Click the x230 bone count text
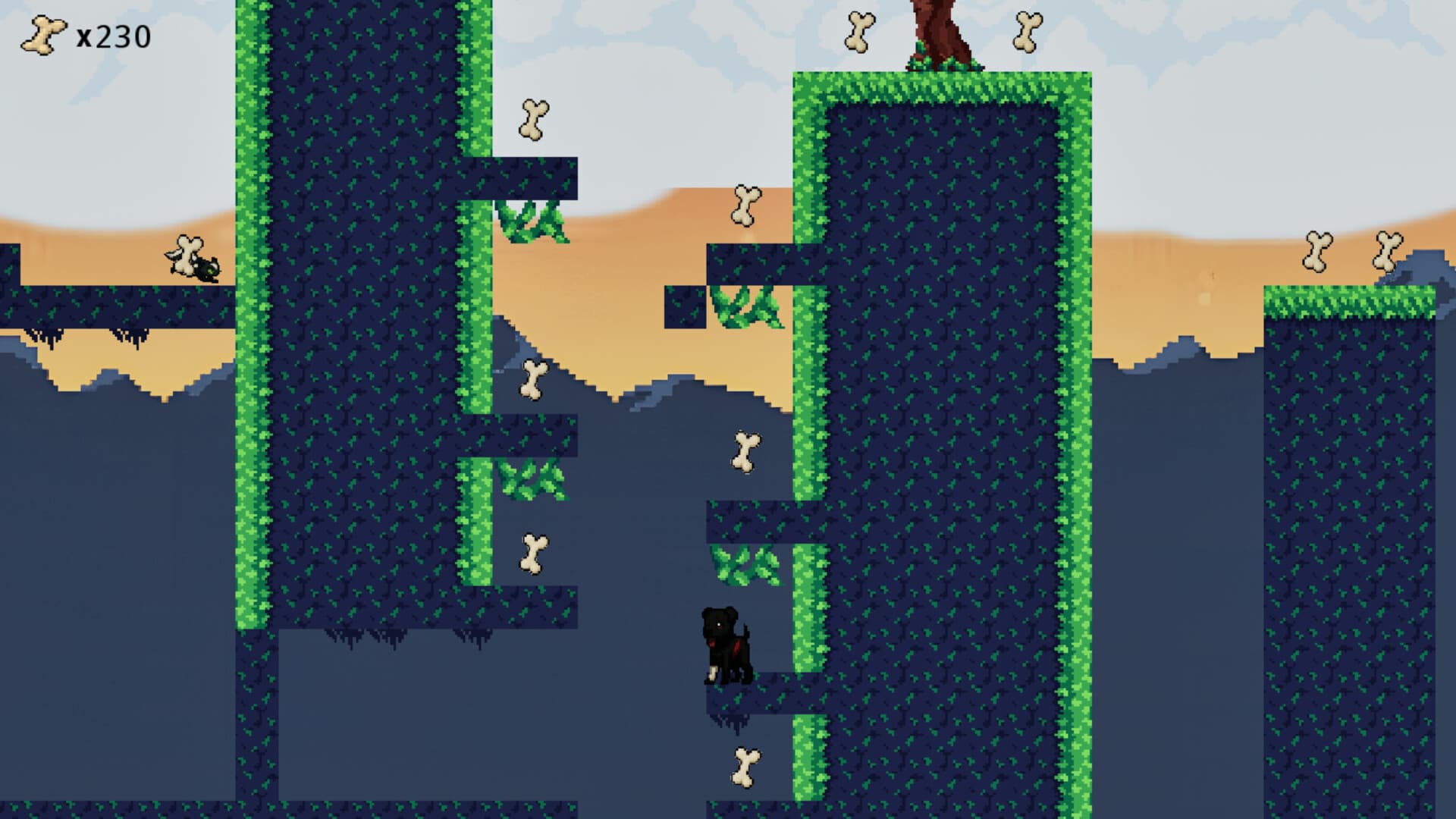The width and height of the screenshot is (1456, 819). [x=114, y=34]
